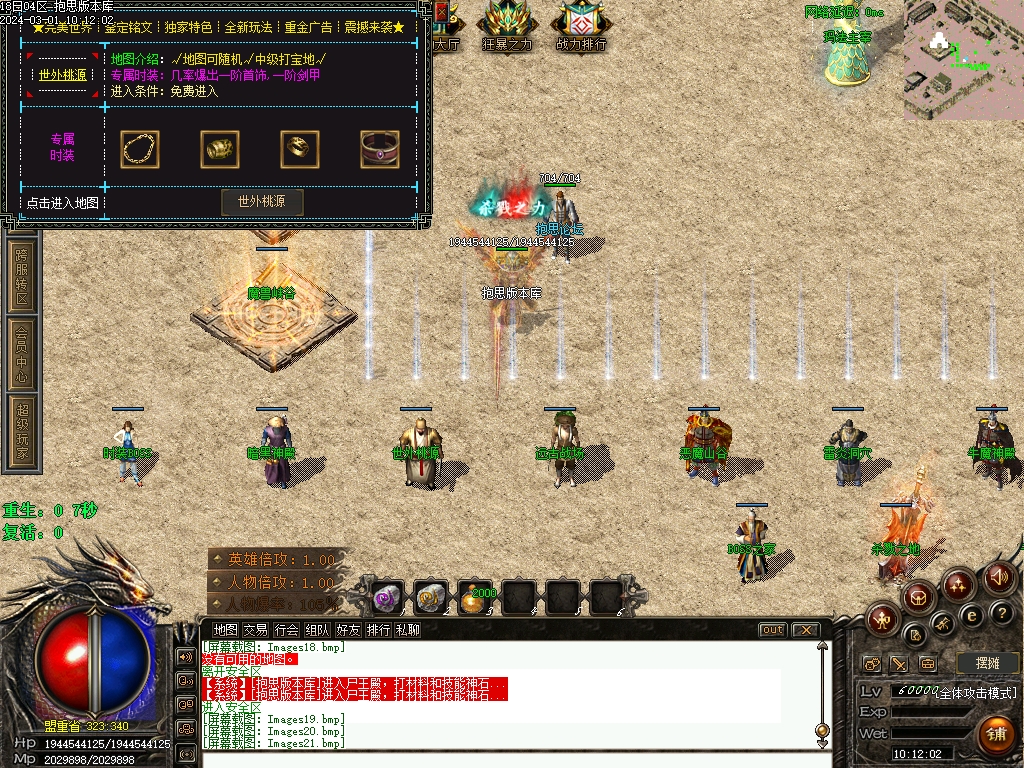Close the chat window with X
This screenshot has width=1024, height=768.
click(x=804, y=630)
